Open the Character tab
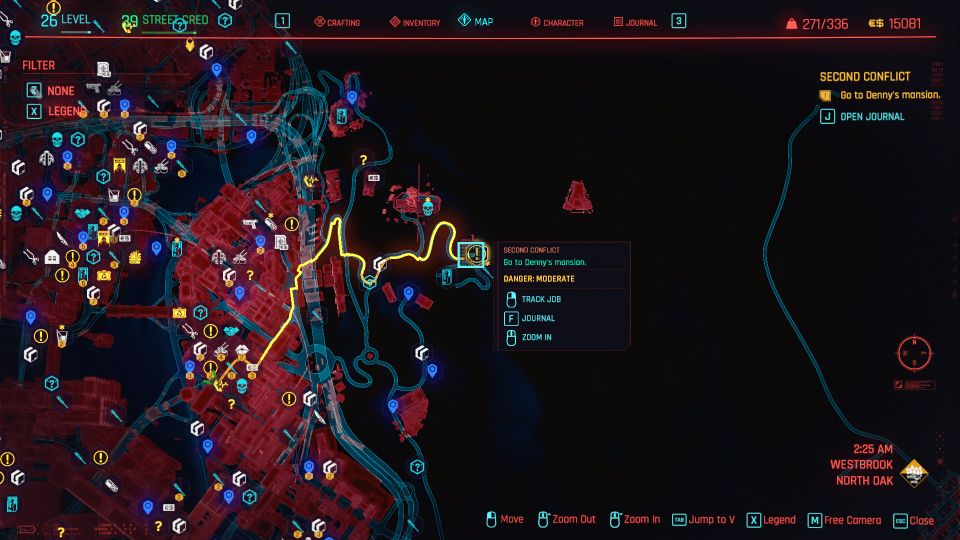Viewport: 960px width, 540px height. 556,22
